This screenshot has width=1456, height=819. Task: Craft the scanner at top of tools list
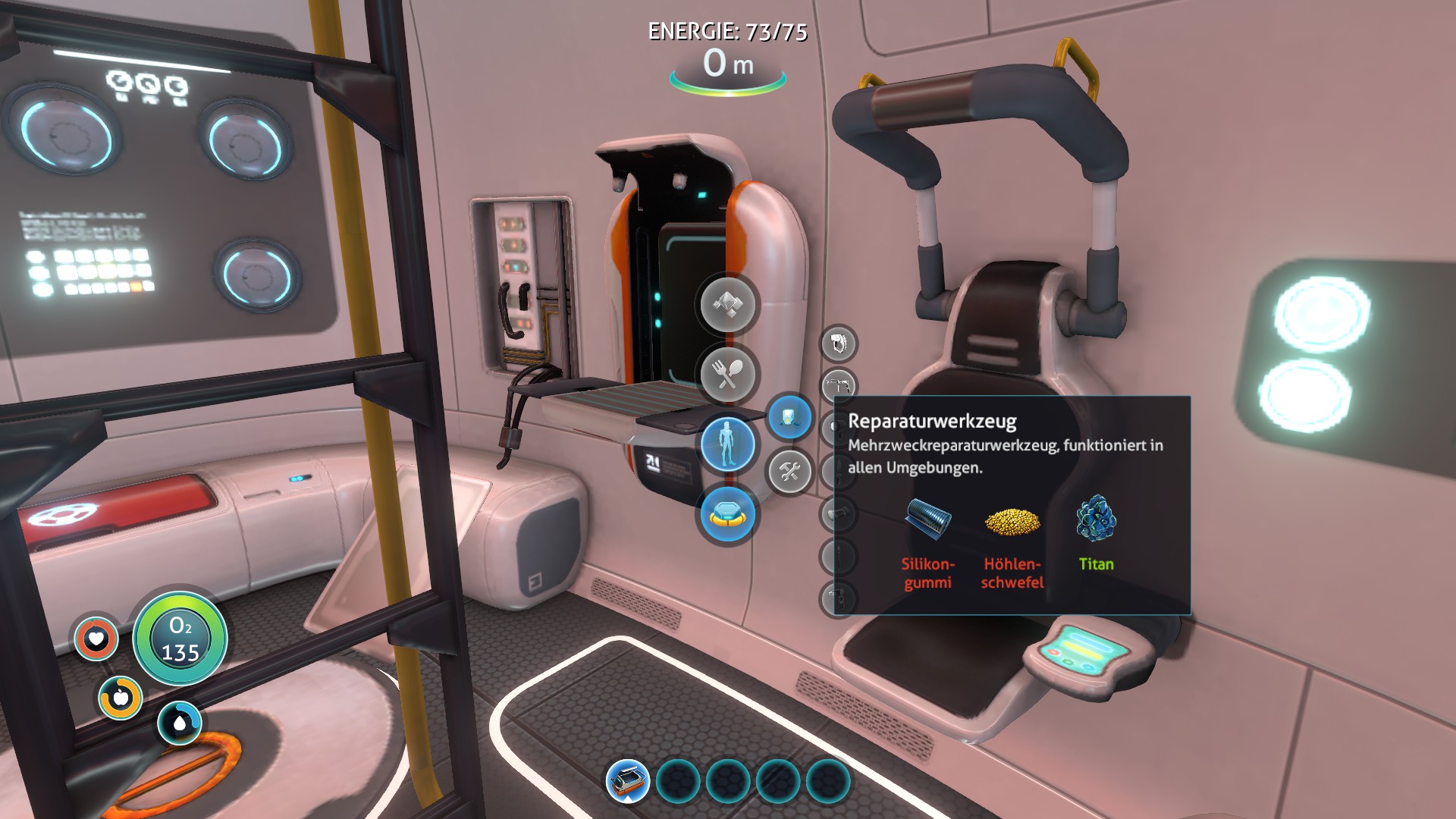pos(838,344)
